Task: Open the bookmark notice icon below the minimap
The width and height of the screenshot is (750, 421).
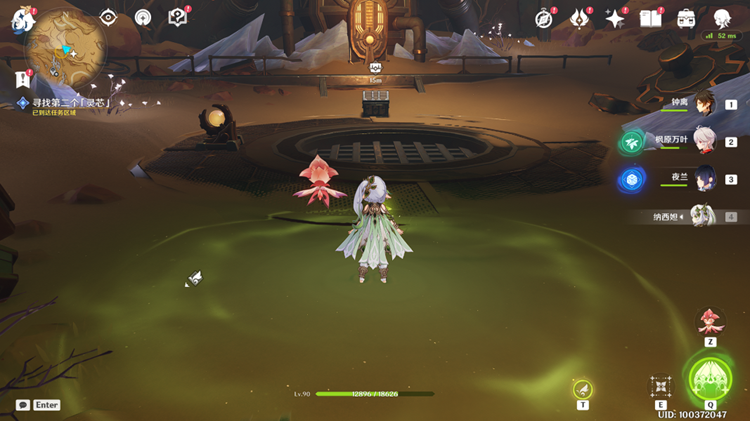Action: 21,78
